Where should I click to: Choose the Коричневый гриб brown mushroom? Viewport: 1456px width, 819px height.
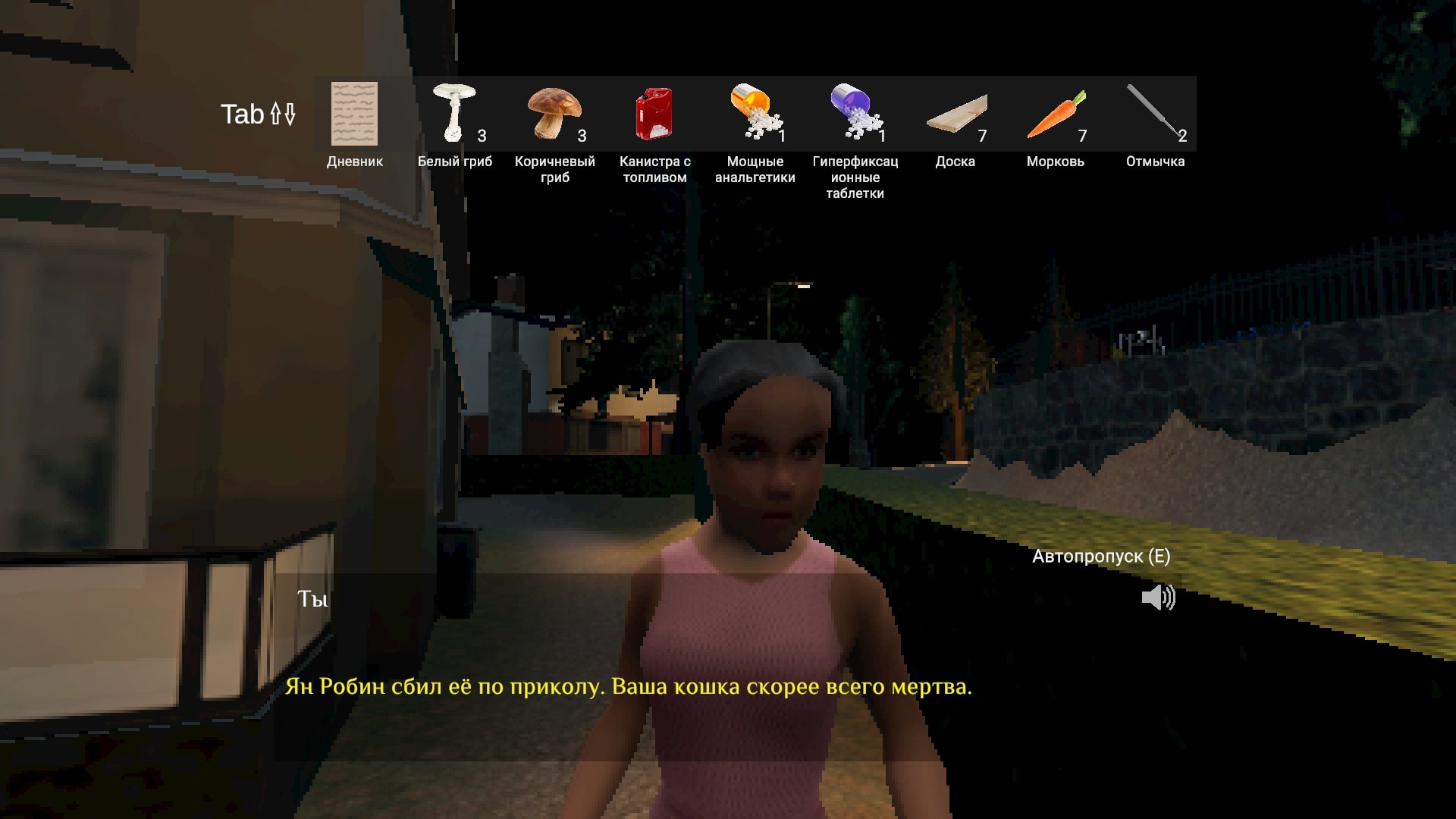click(554, 114)
